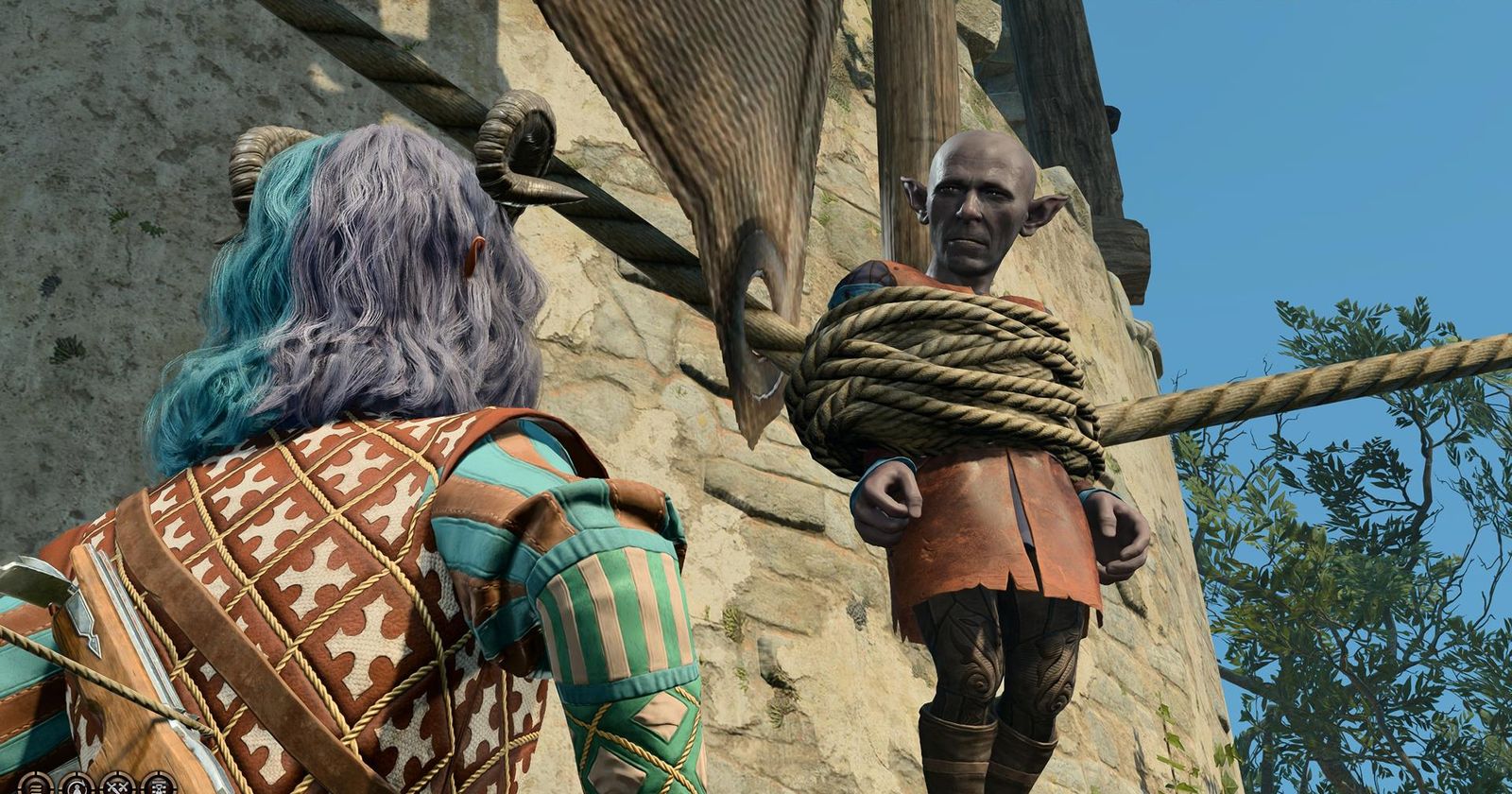
Task: Click the character swap icon
Action: [77, 785]
